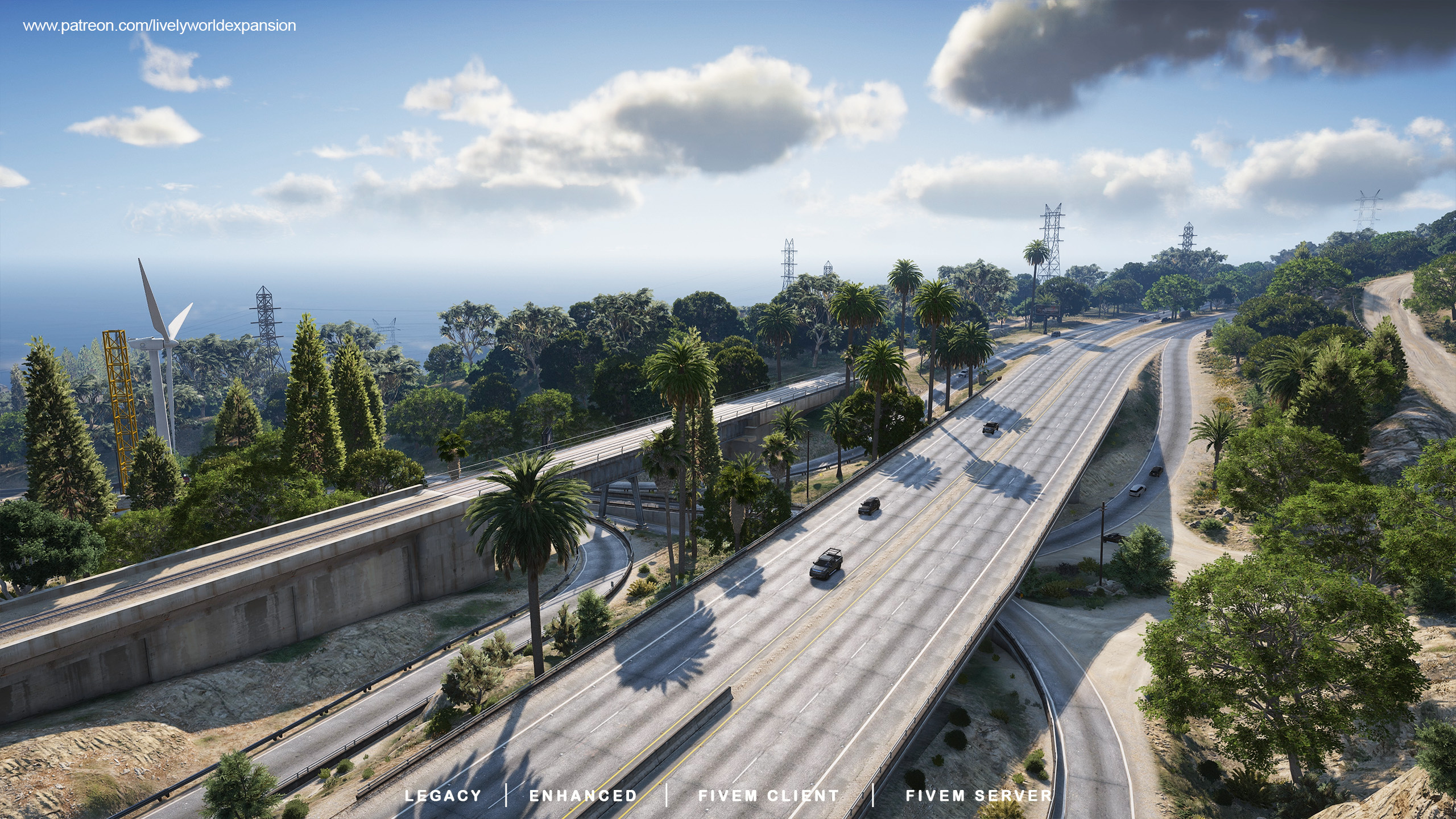Pick the FiveM Server label
This screenshot has width=1456, height=819.
979,796
